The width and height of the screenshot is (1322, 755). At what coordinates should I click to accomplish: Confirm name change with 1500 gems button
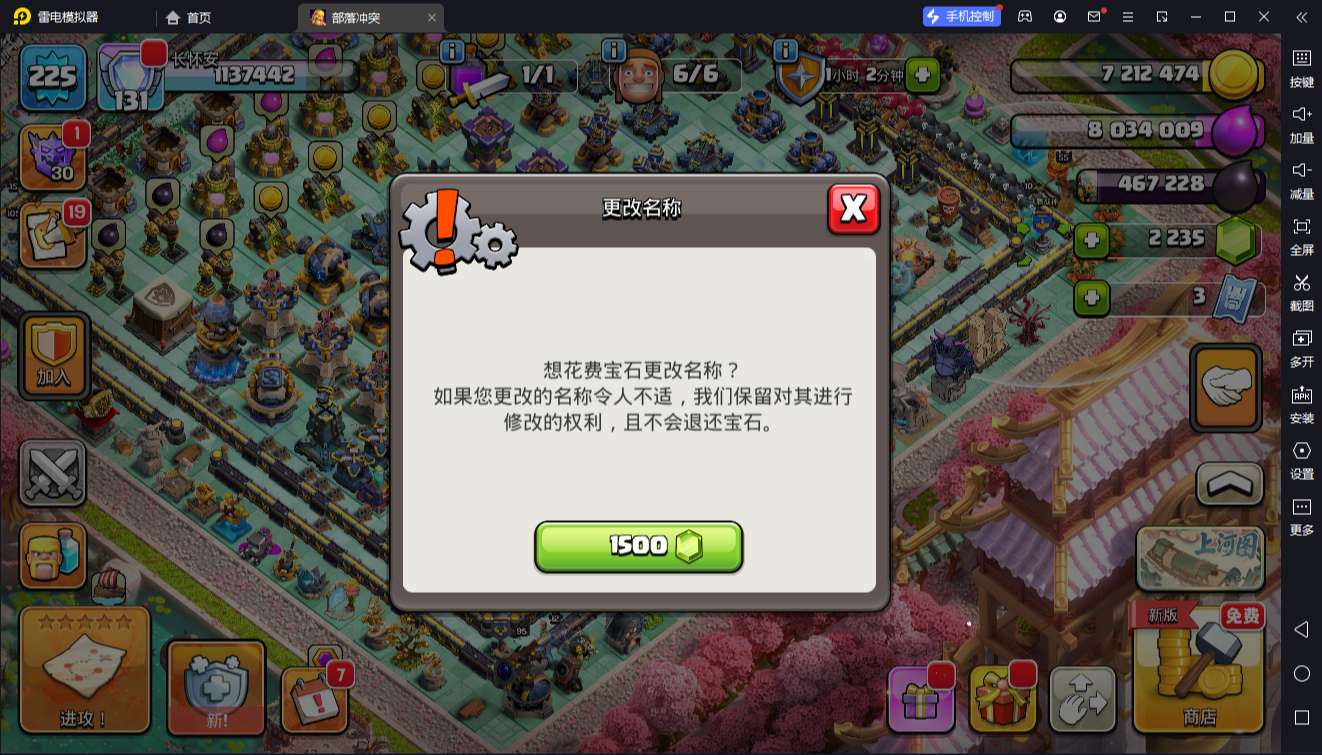coord(639,546)
